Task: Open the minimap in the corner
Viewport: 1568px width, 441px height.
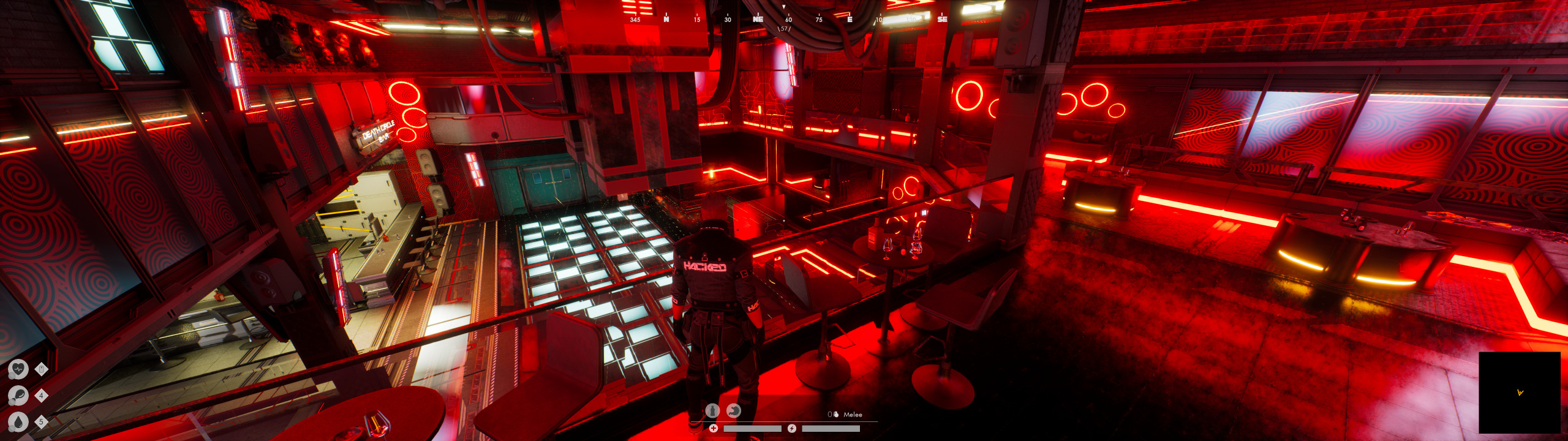Action: click(1519, 393)
